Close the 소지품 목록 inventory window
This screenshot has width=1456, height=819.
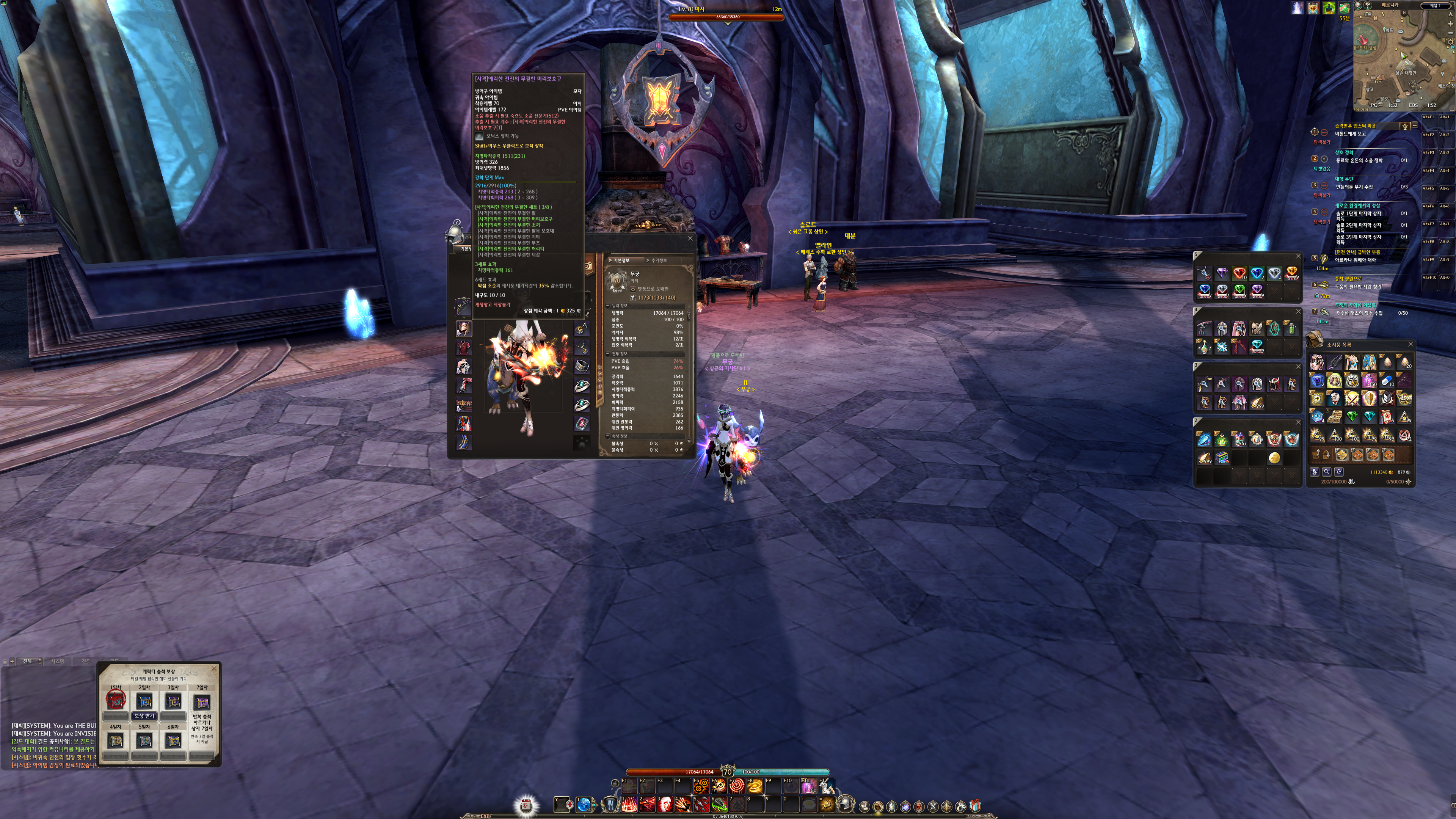pos(1410,344)
